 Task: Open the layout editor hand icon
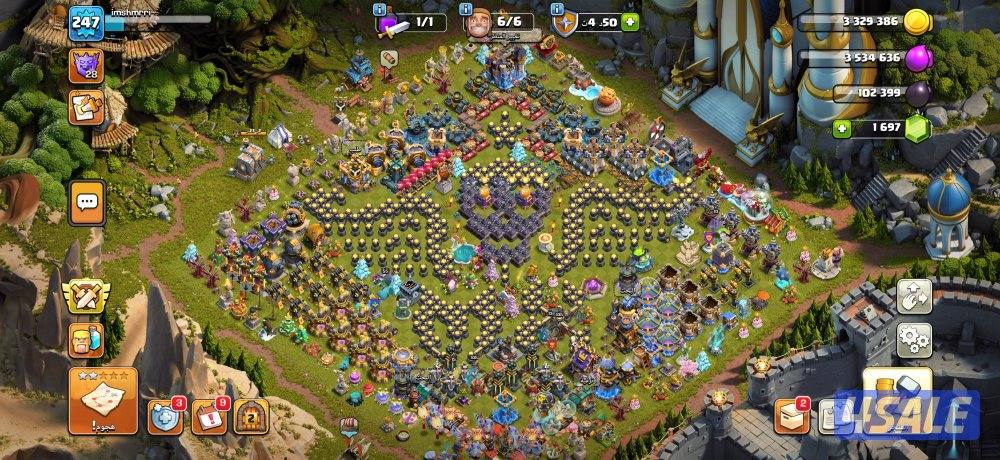pos(914,296)
